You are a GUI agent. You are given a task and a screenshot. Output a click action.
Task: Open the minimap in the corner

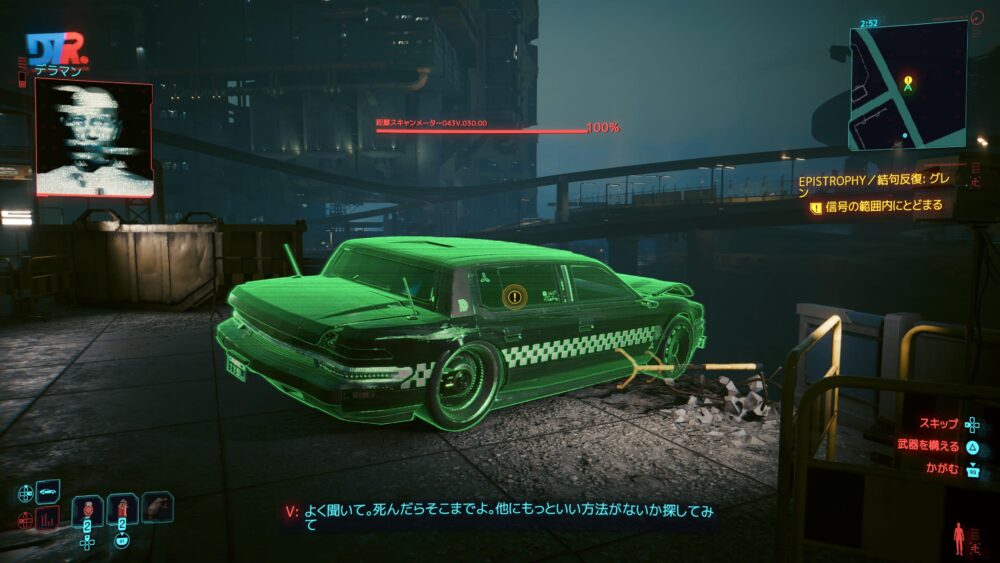pos(908,86)
